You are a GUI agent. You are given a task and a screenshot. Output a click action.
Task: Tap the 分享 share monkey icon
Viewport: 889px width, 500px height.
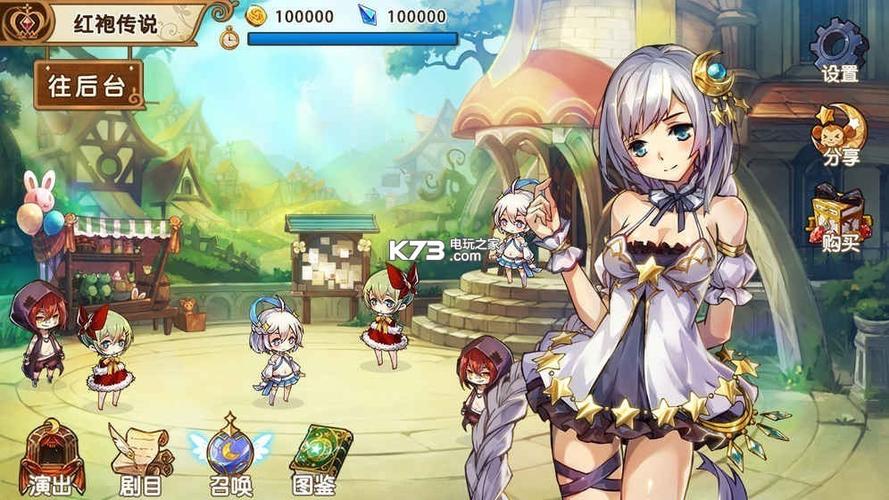pyautogui.click(x=838, y=131)
